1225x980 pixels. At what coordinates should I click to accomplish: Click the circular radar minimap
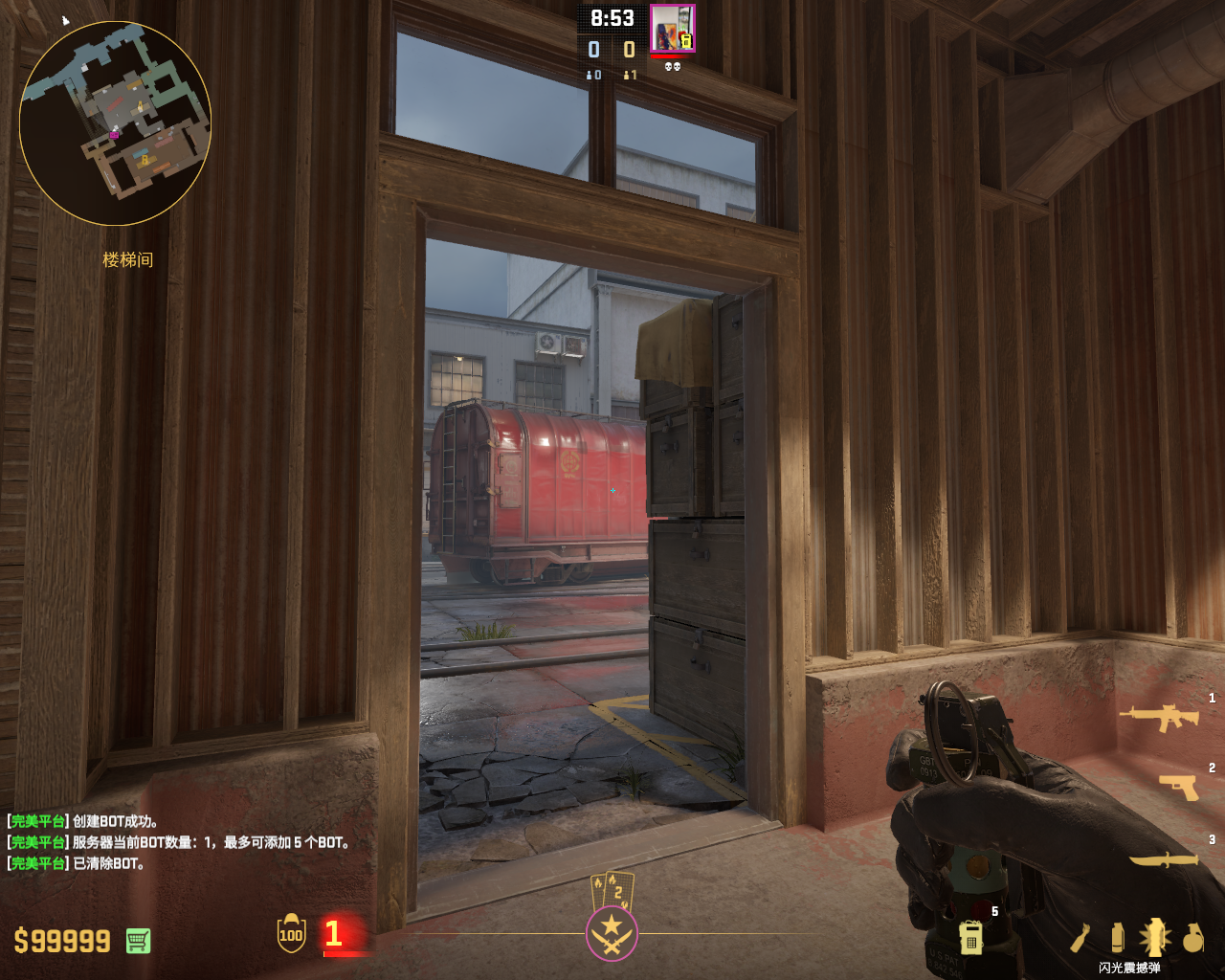[x=115, y=122]
